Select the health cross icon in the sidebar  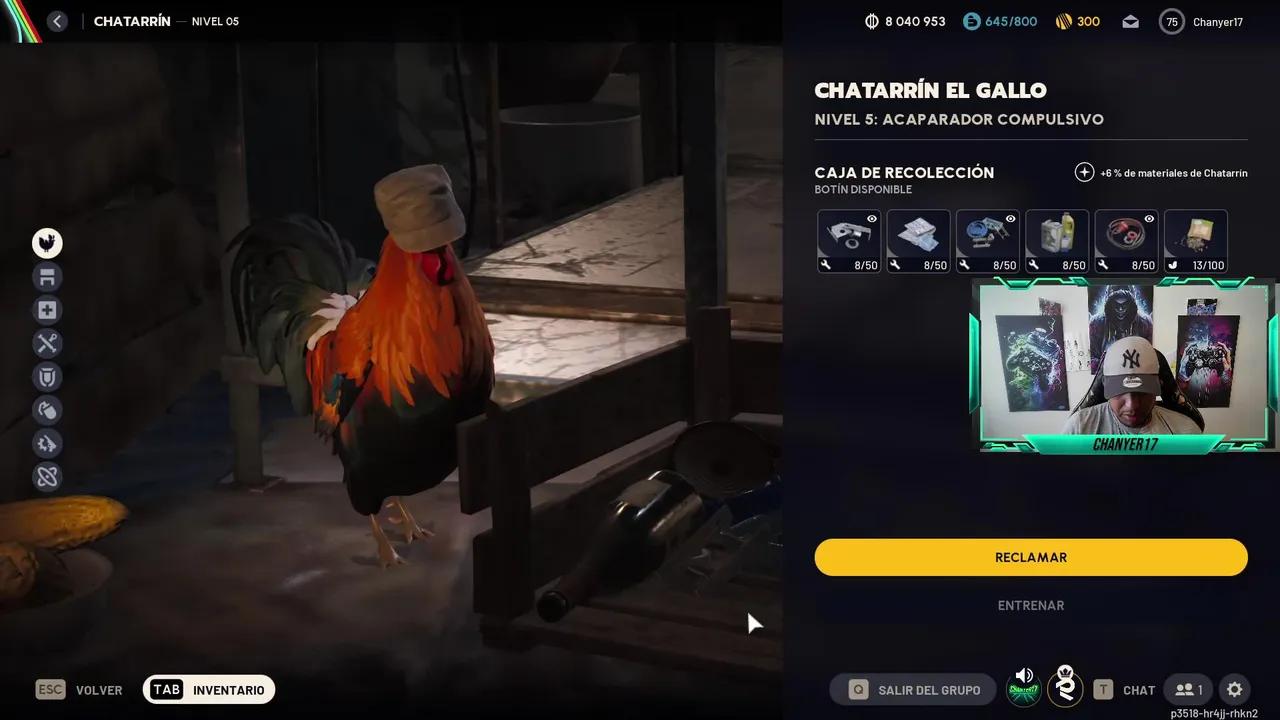tap(47, 310)
